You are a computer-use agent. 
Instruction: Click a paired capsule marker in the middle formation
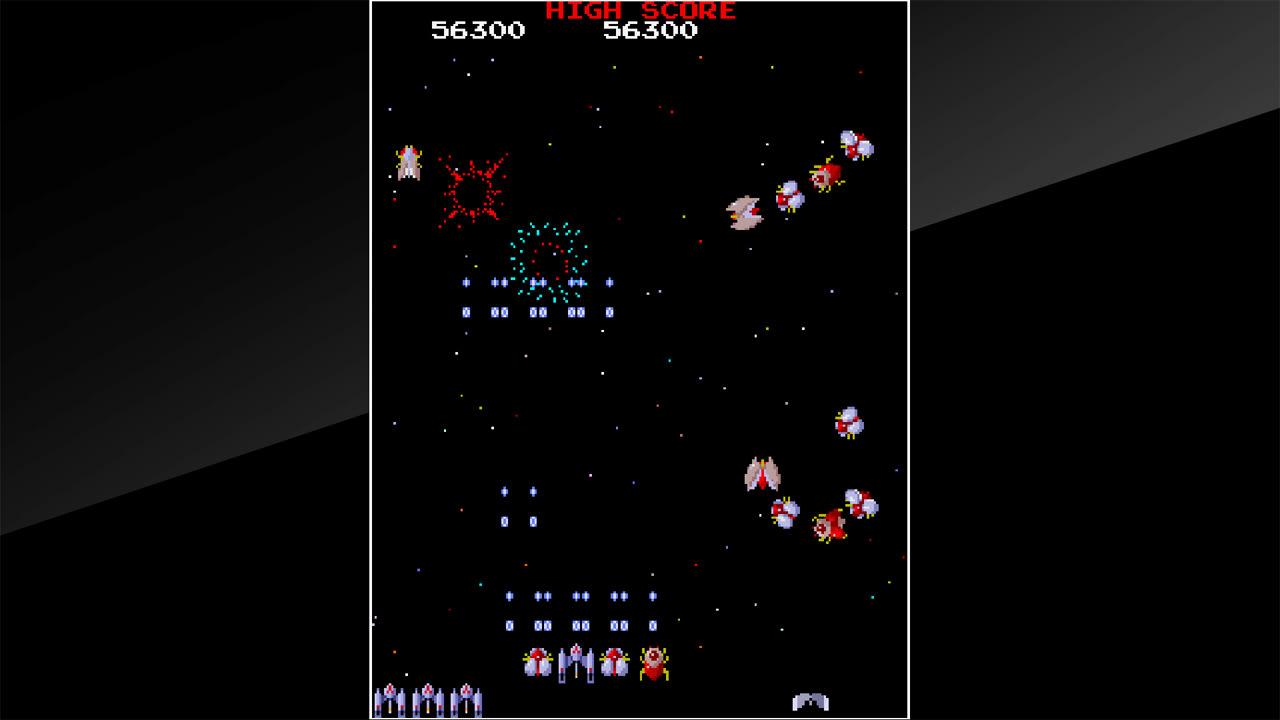500,310
